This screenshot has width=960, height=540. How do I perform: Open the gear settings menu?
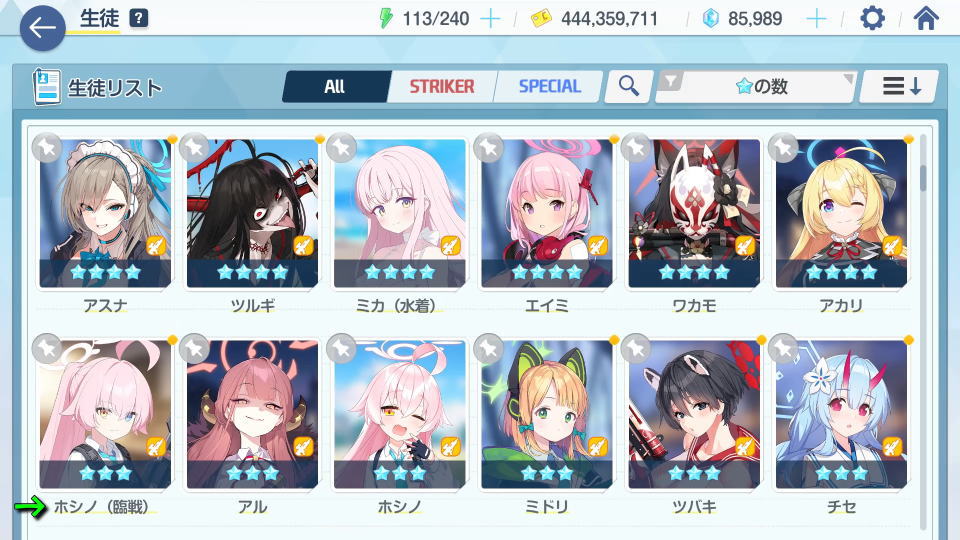(x=872, y=19)
